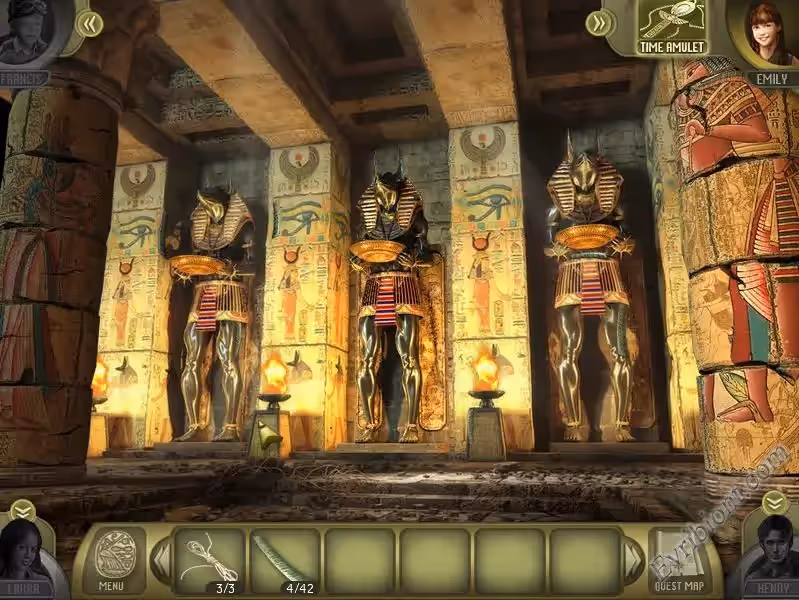Click the double-arrow beside Francis's portrait
The height and width of the screenshot is (600, 799).
pos(90,22)
